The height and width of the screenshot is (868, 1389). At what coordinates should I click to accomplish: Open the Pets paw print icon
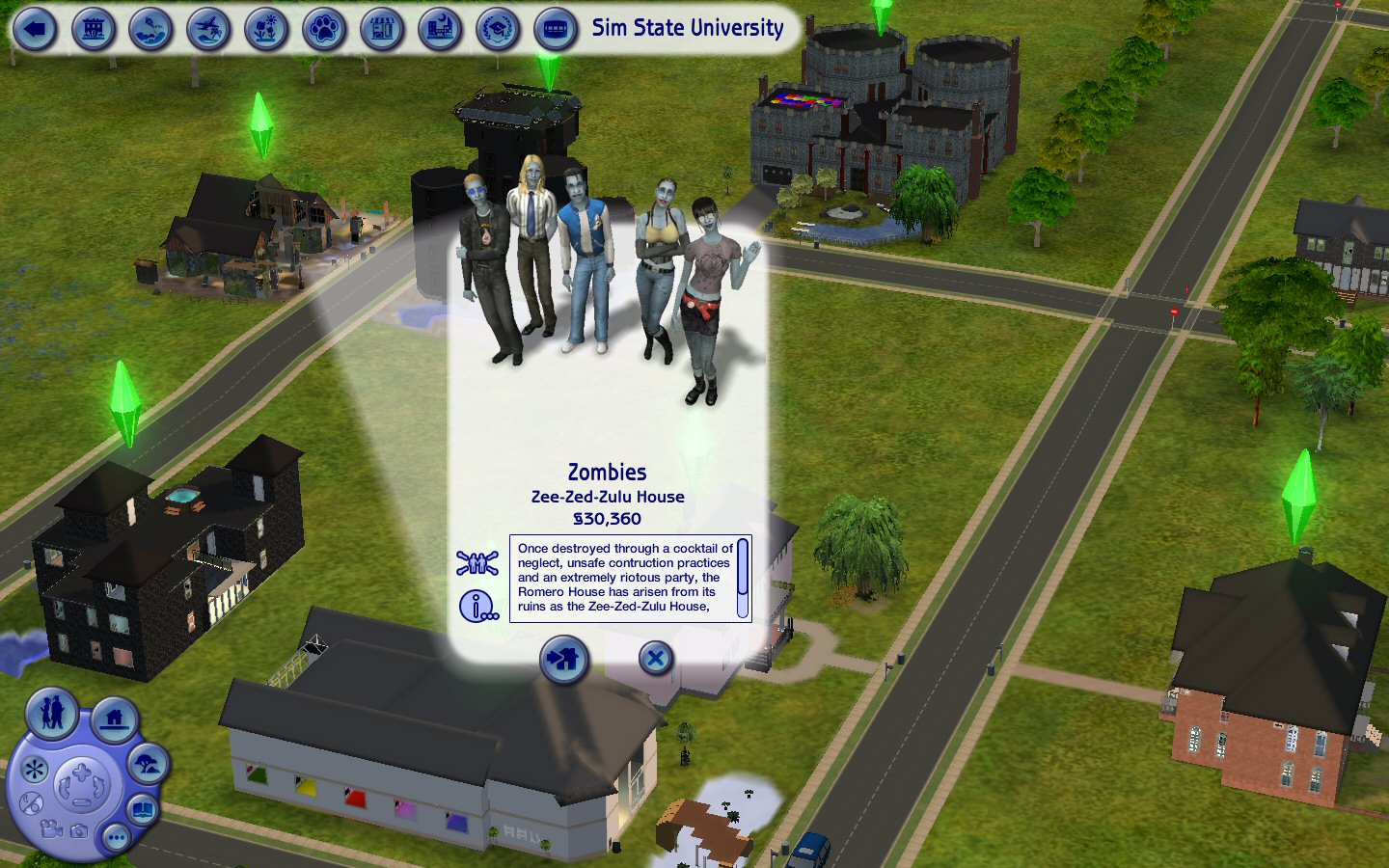[x=323, y=28]
